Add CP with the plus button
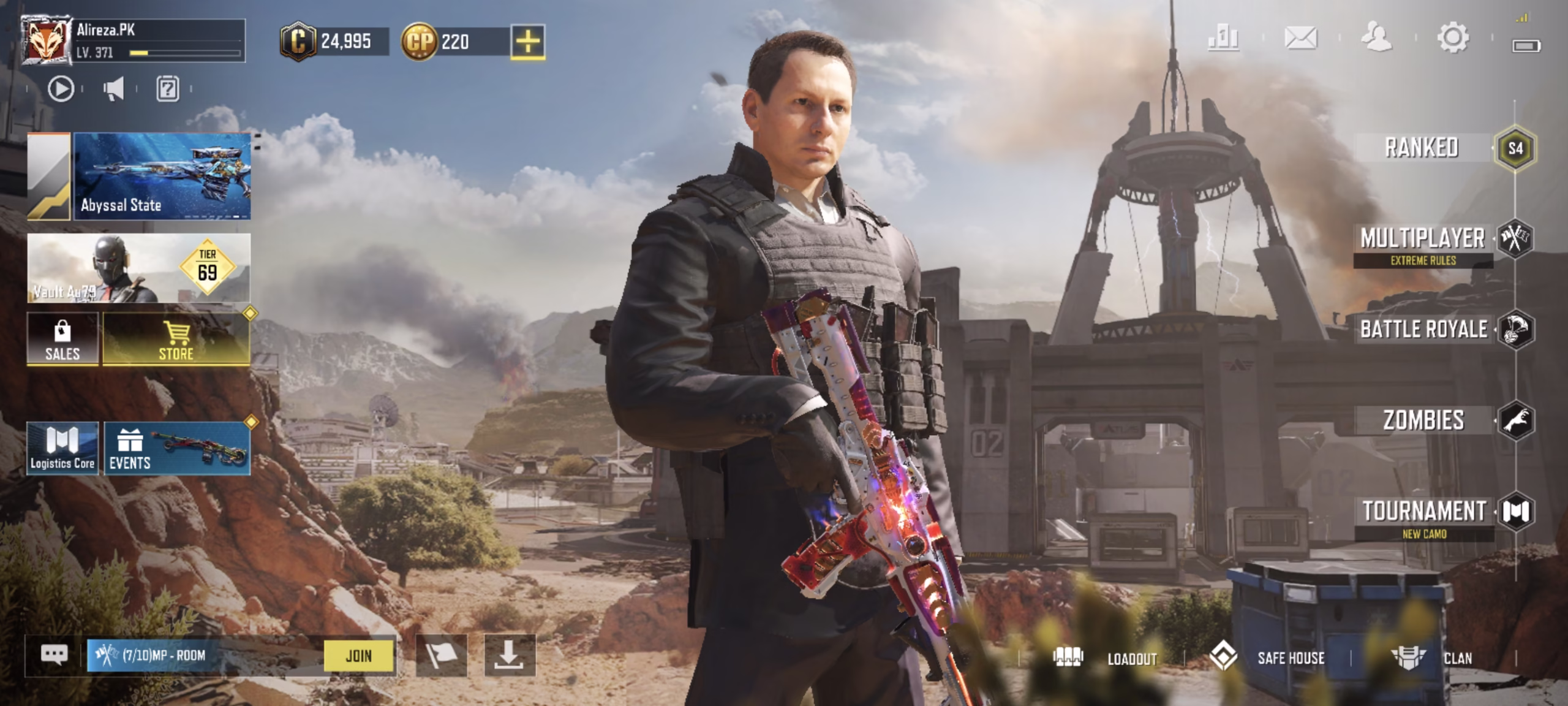1568x706 pixels. click(x=527, y=42)
